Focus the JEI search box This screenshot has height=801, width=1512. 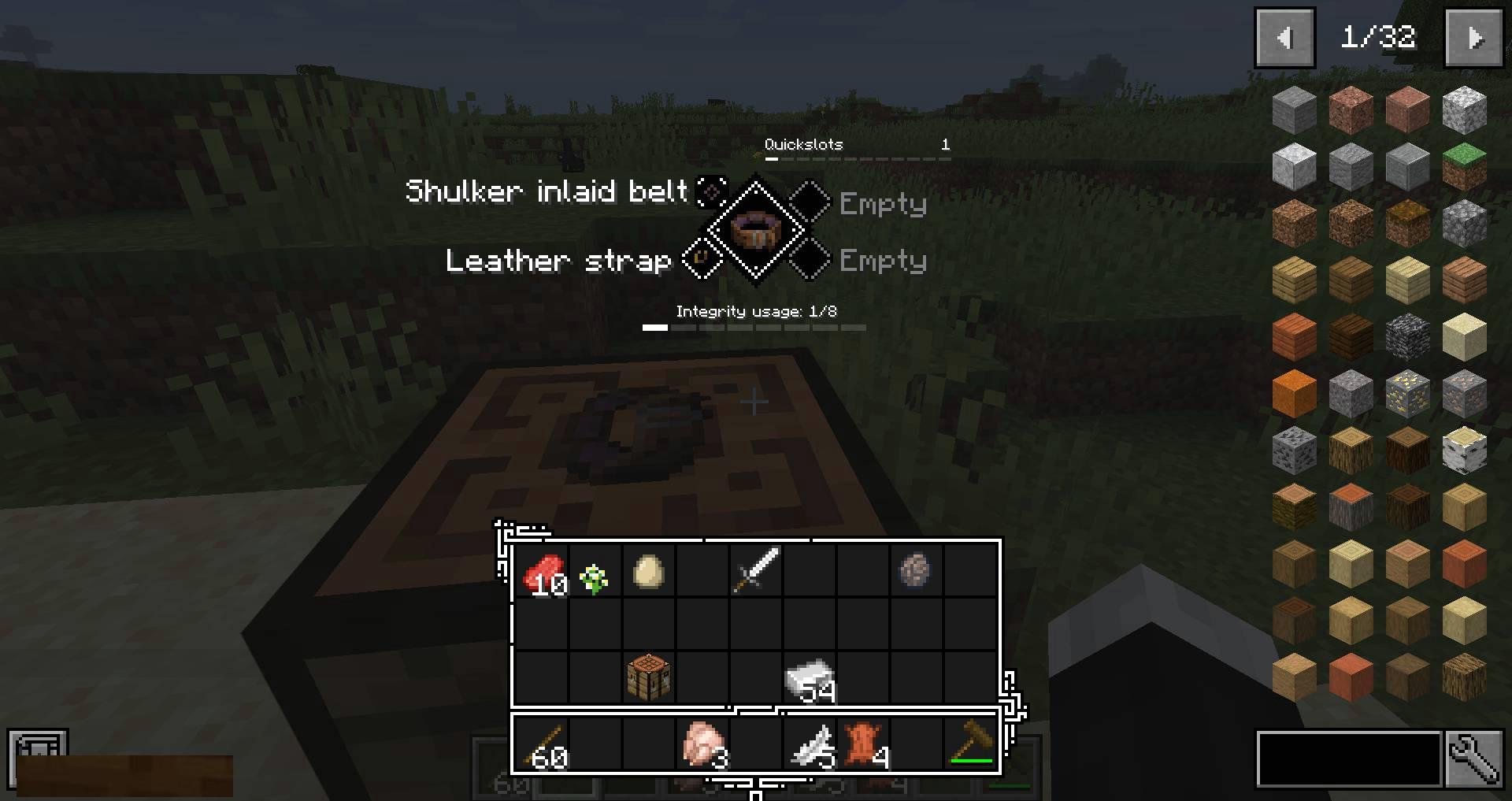tap(1348, 759)
